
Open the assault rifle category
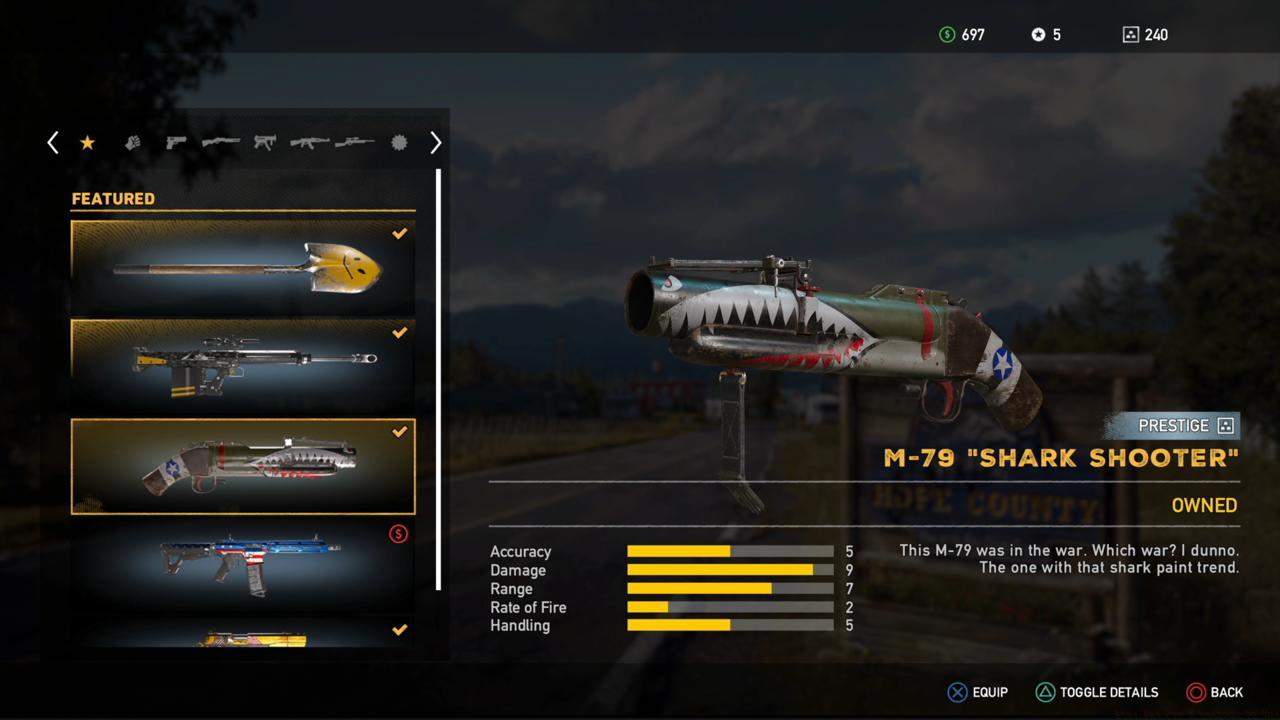coord(309,143)
